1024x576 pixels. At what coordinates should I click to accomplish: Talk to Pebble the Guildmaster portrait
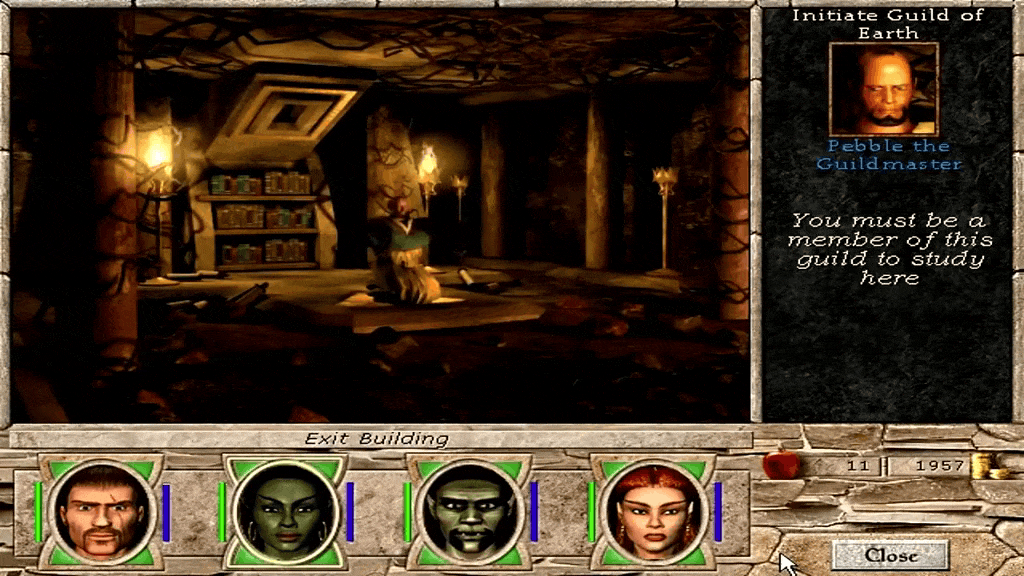pos(884,88)
